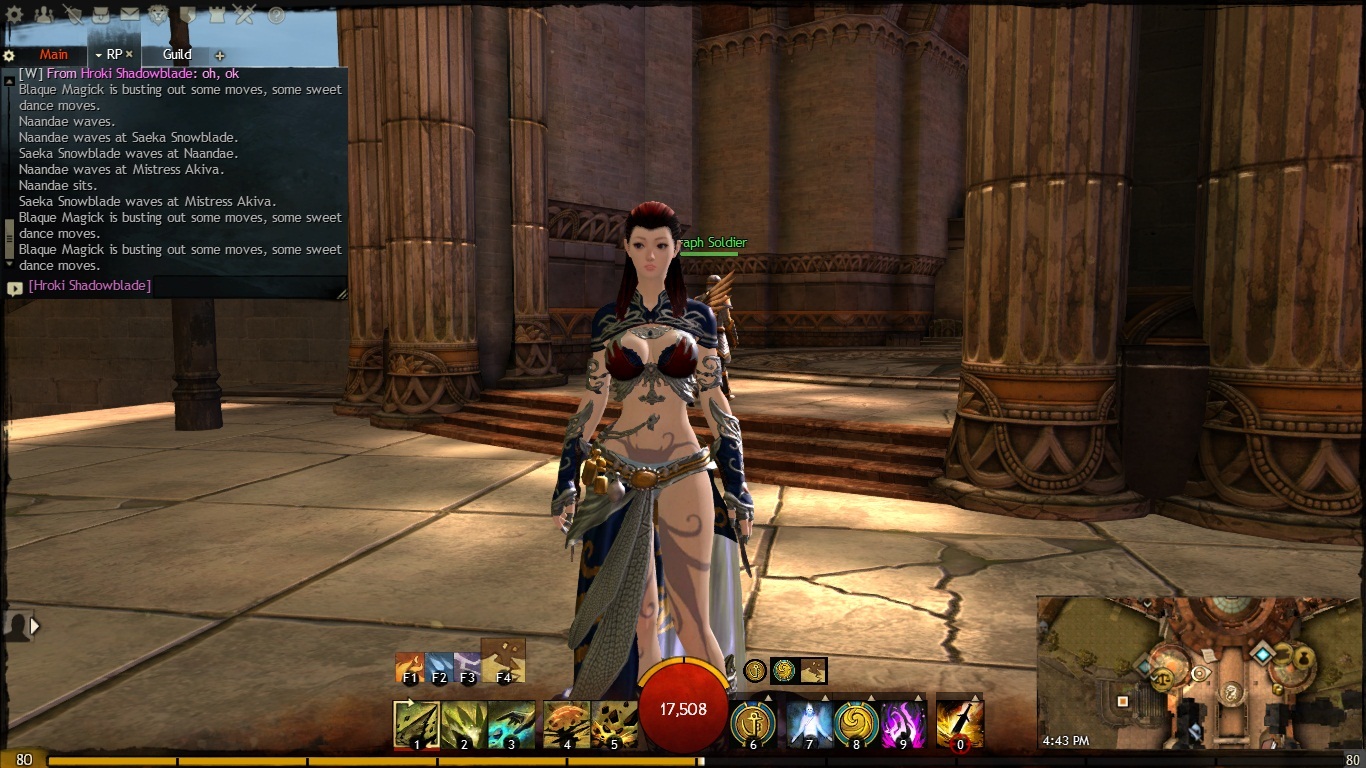1366x768 pixels.
Task: Open the World vs World castle icon
Action: [x=217, y=15]
